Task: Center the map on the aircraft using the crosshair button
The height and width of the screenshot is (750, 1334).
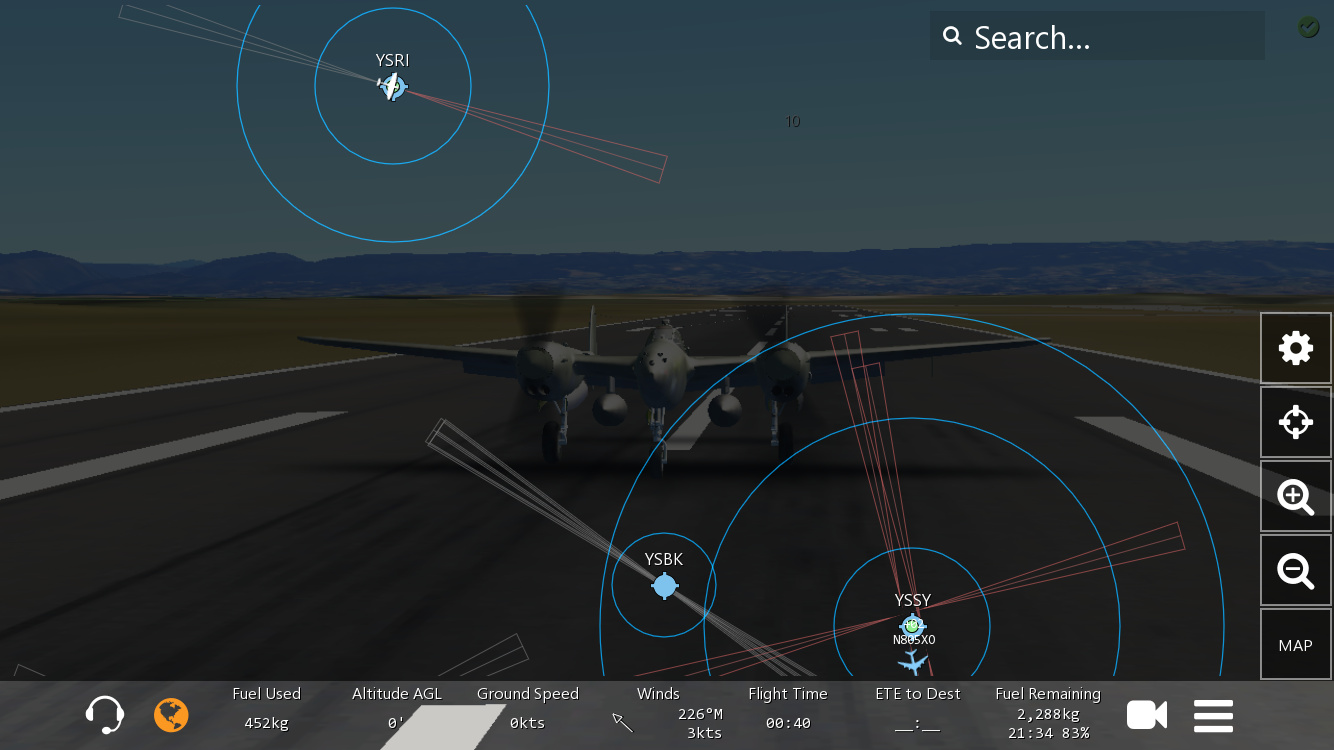Action: click(x=1295, y=422)
